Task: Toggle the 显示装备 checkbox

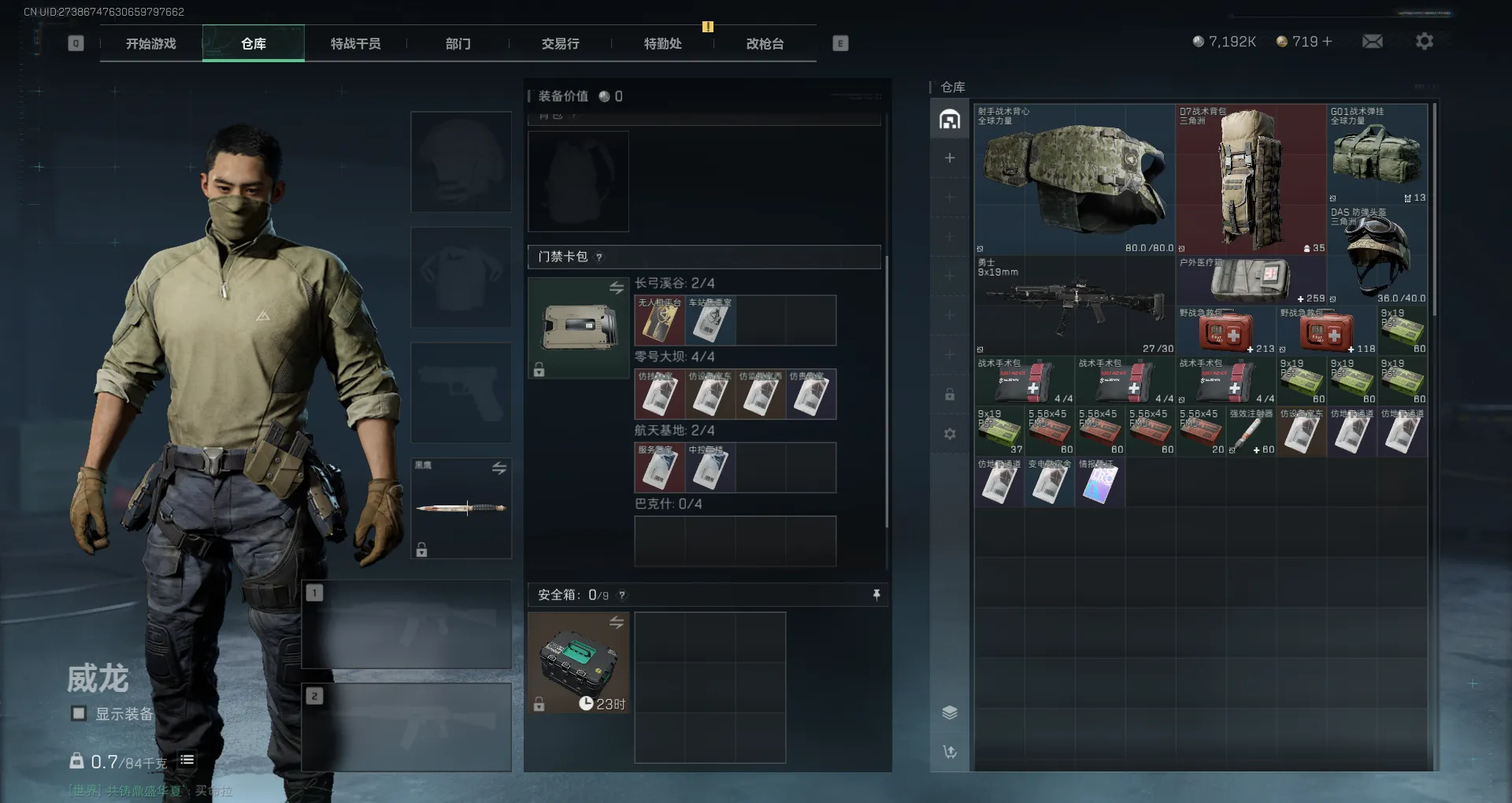Action: tap(79, 714)
